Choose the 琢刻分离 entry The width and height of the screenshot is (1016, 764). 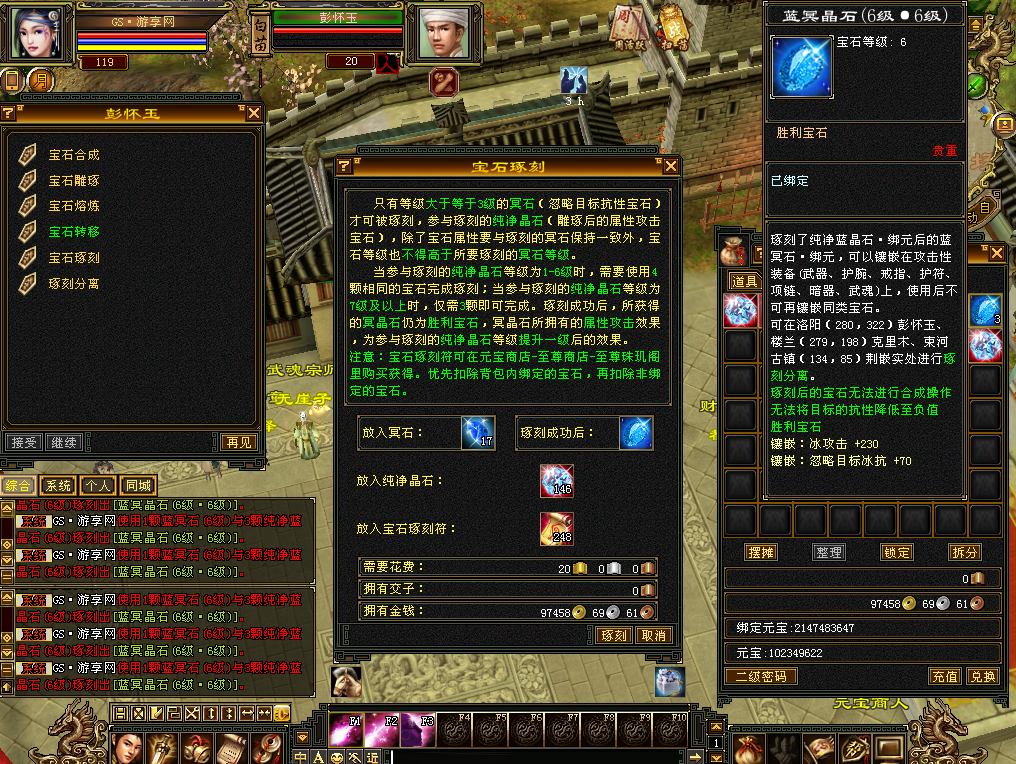[x=74, y=284]
